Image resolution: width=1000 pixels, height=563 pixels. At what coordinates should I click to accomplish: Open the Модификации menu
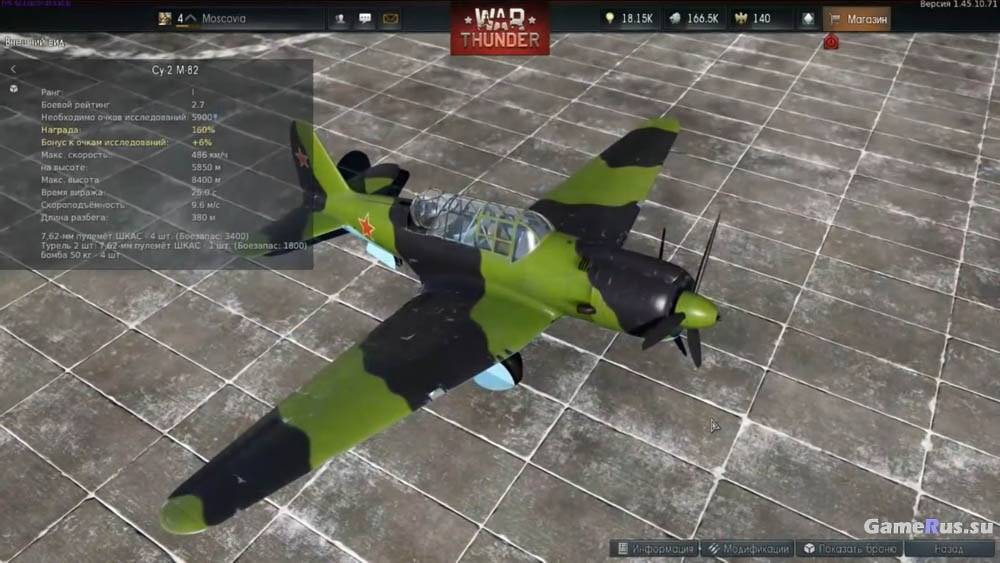click(x=747, y=548)
